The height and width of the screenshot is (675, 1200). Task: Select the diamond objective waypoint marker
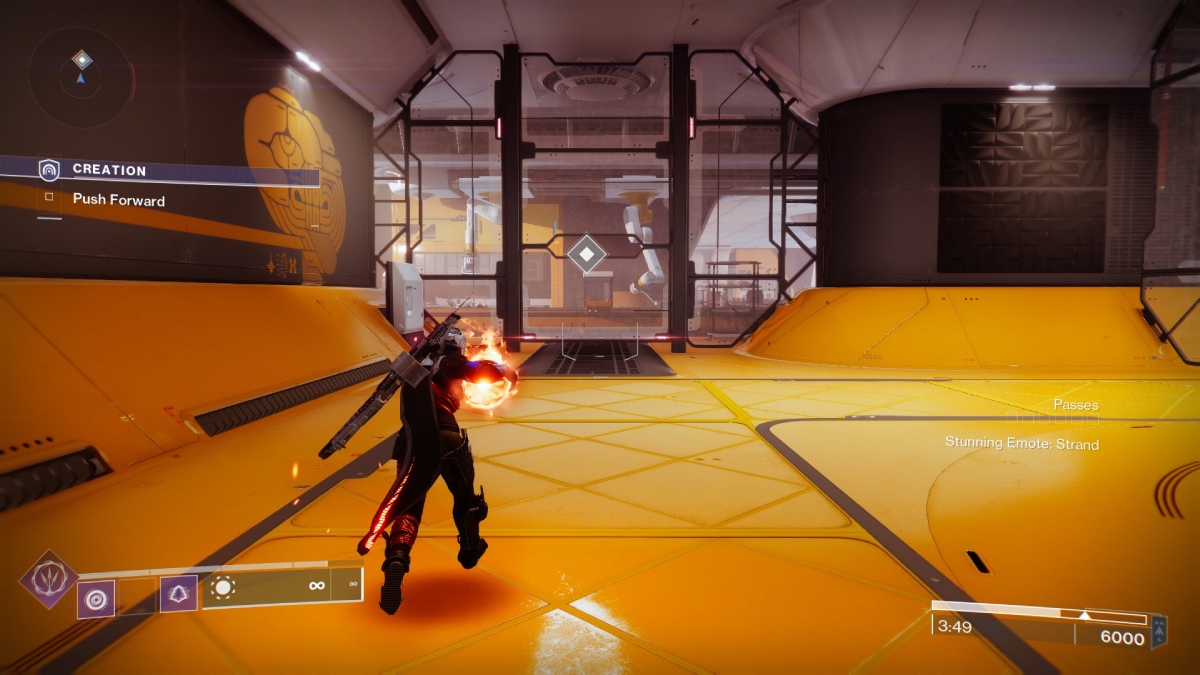pyautogui.click(x=586, y=253)
